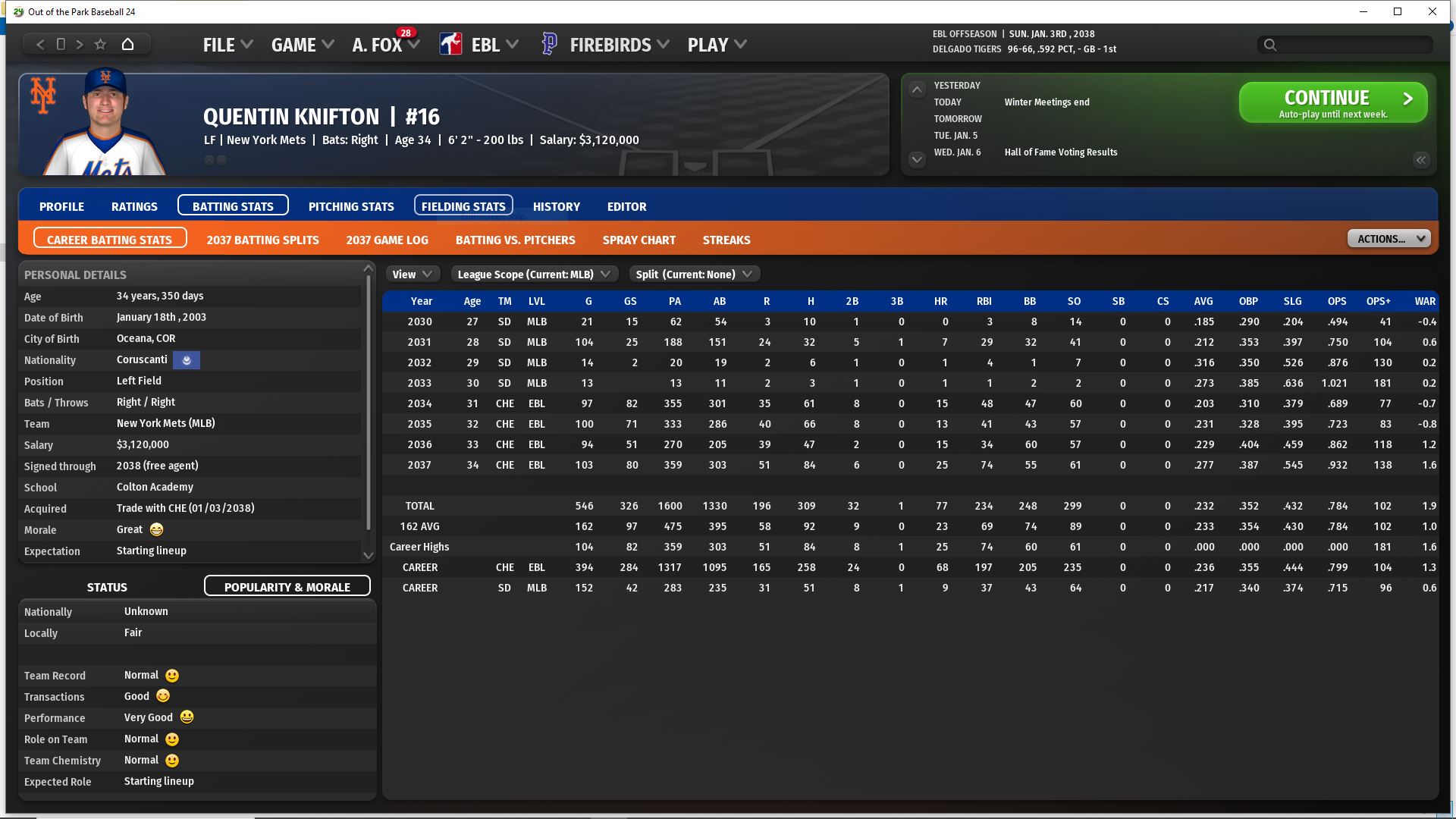
Task: Close the game window
Action: 1432,11
